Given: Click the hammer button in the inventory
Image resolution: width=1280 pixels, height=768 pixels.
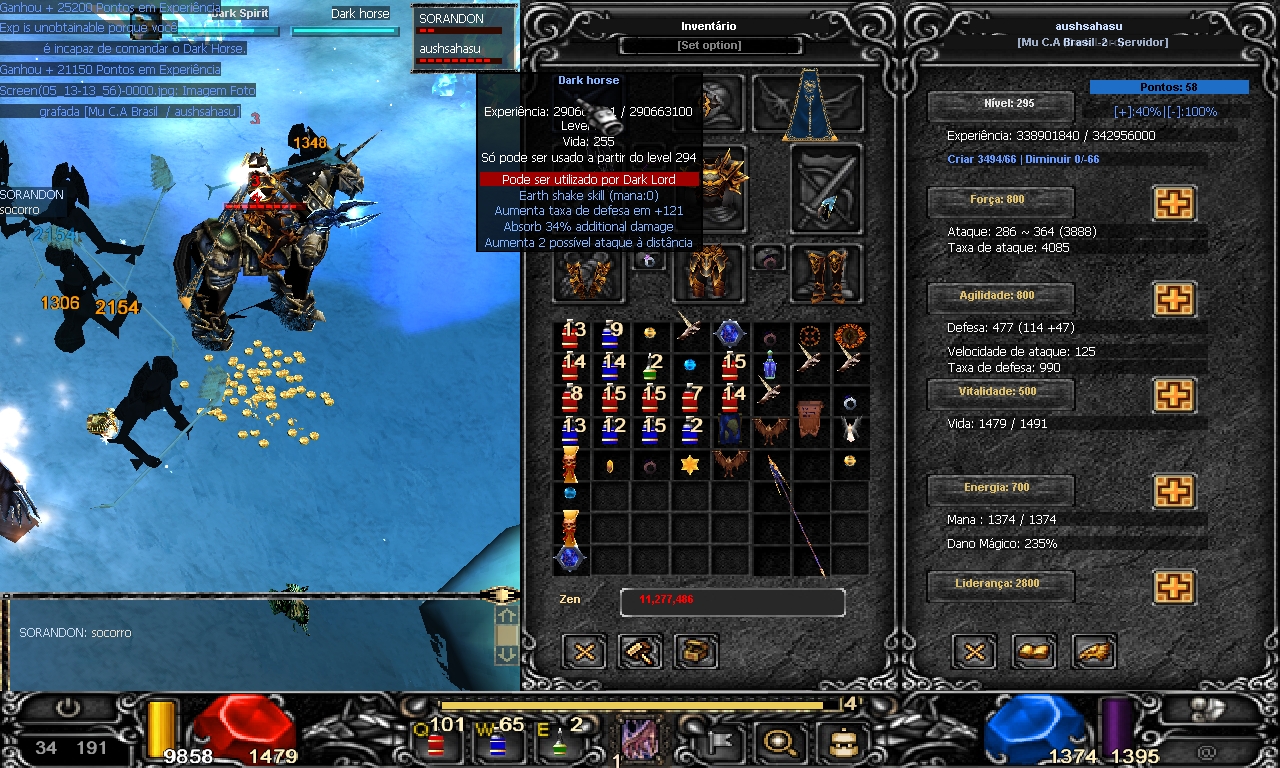Looking at the screenshot, I should [640, 652].
